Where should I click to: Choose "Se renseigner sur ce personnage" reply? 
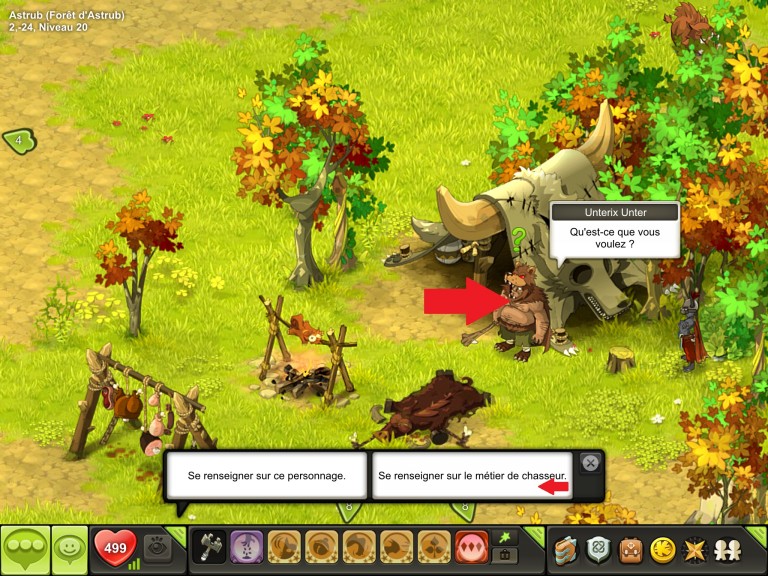[266, 476]
